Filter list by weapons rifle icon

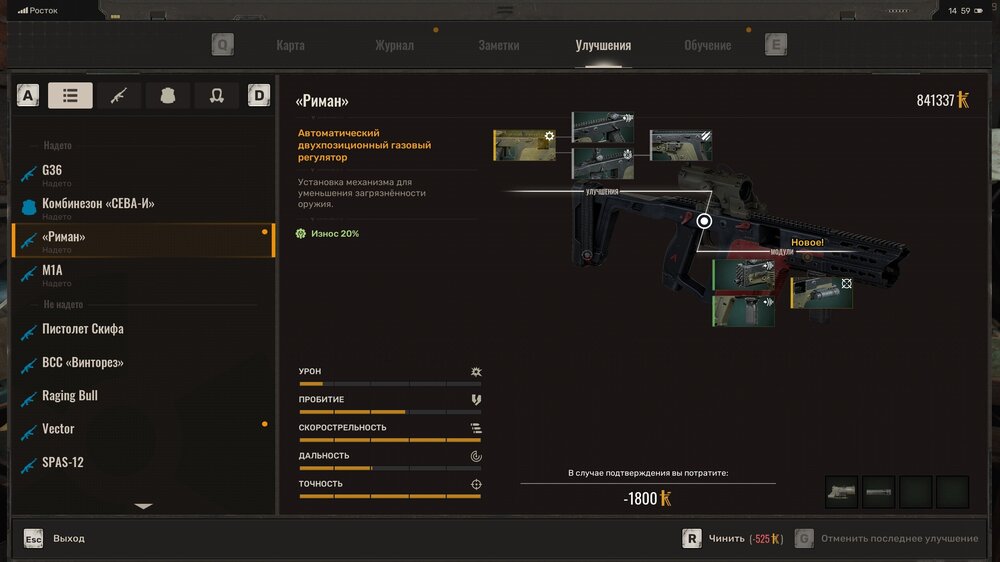click(x=119, y=96)
